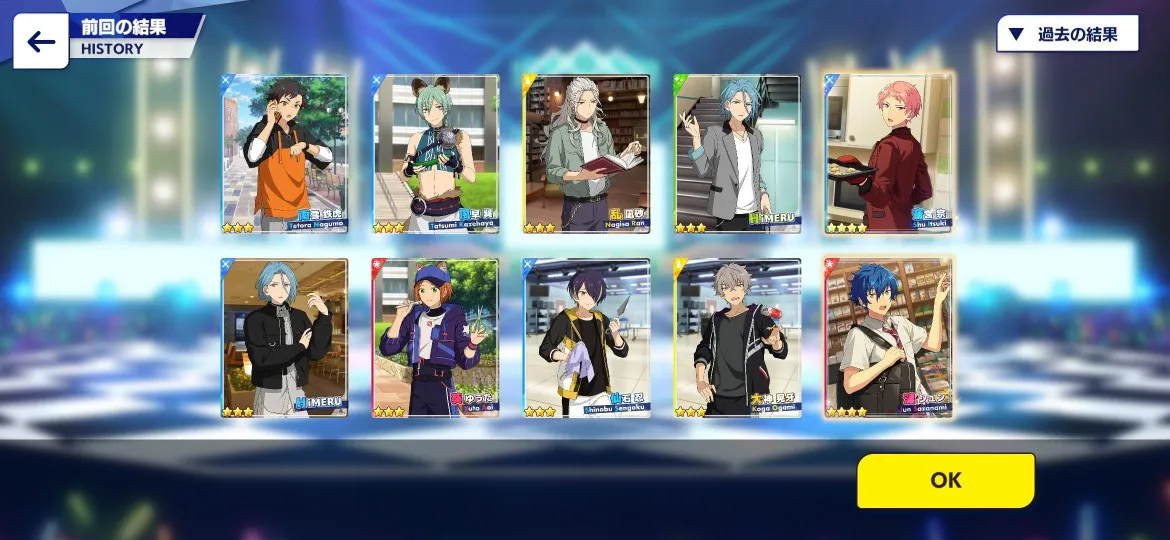Confirm with the yellow OK button
This screenshot has width=1170, height=540.
945,480
